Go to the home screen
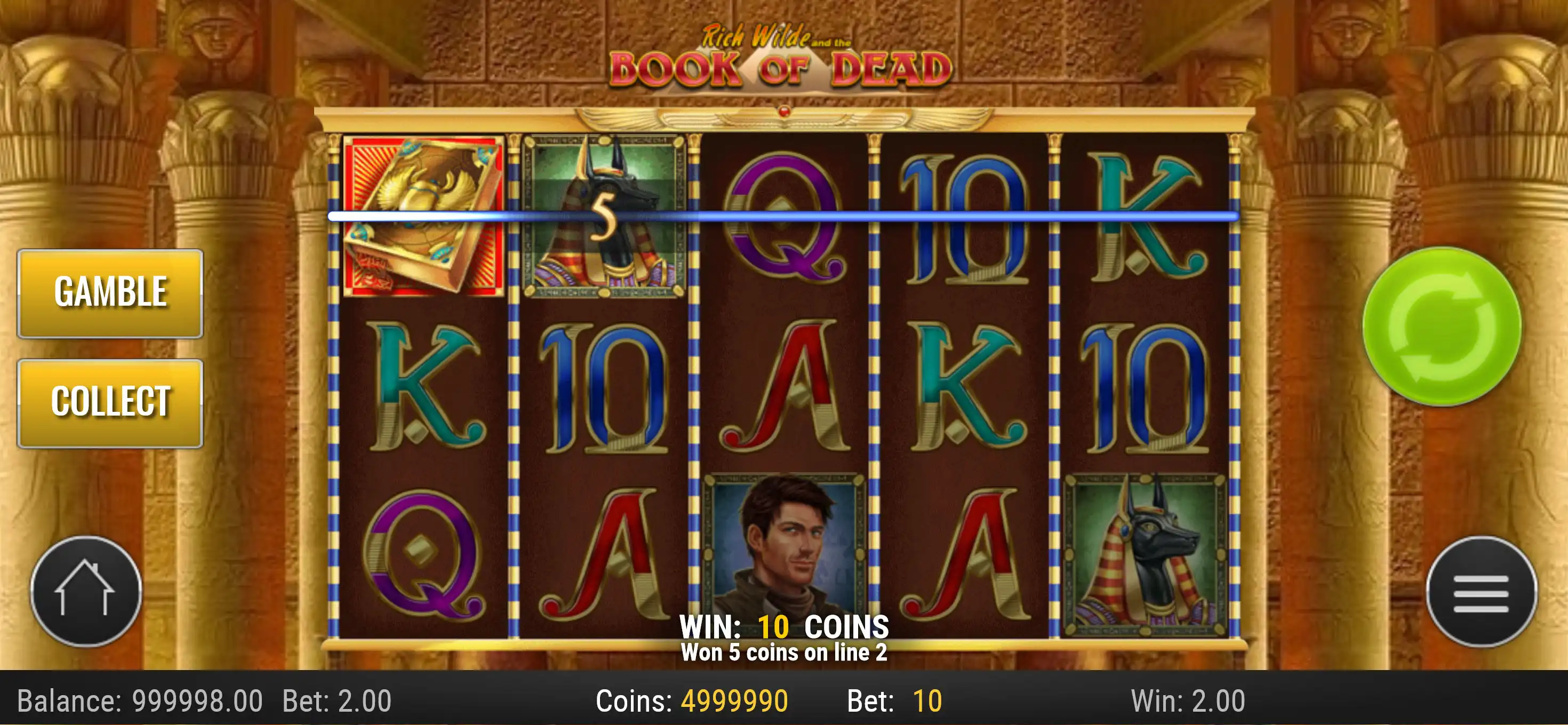The image size is (1568, 725). (x=86, y=591)
